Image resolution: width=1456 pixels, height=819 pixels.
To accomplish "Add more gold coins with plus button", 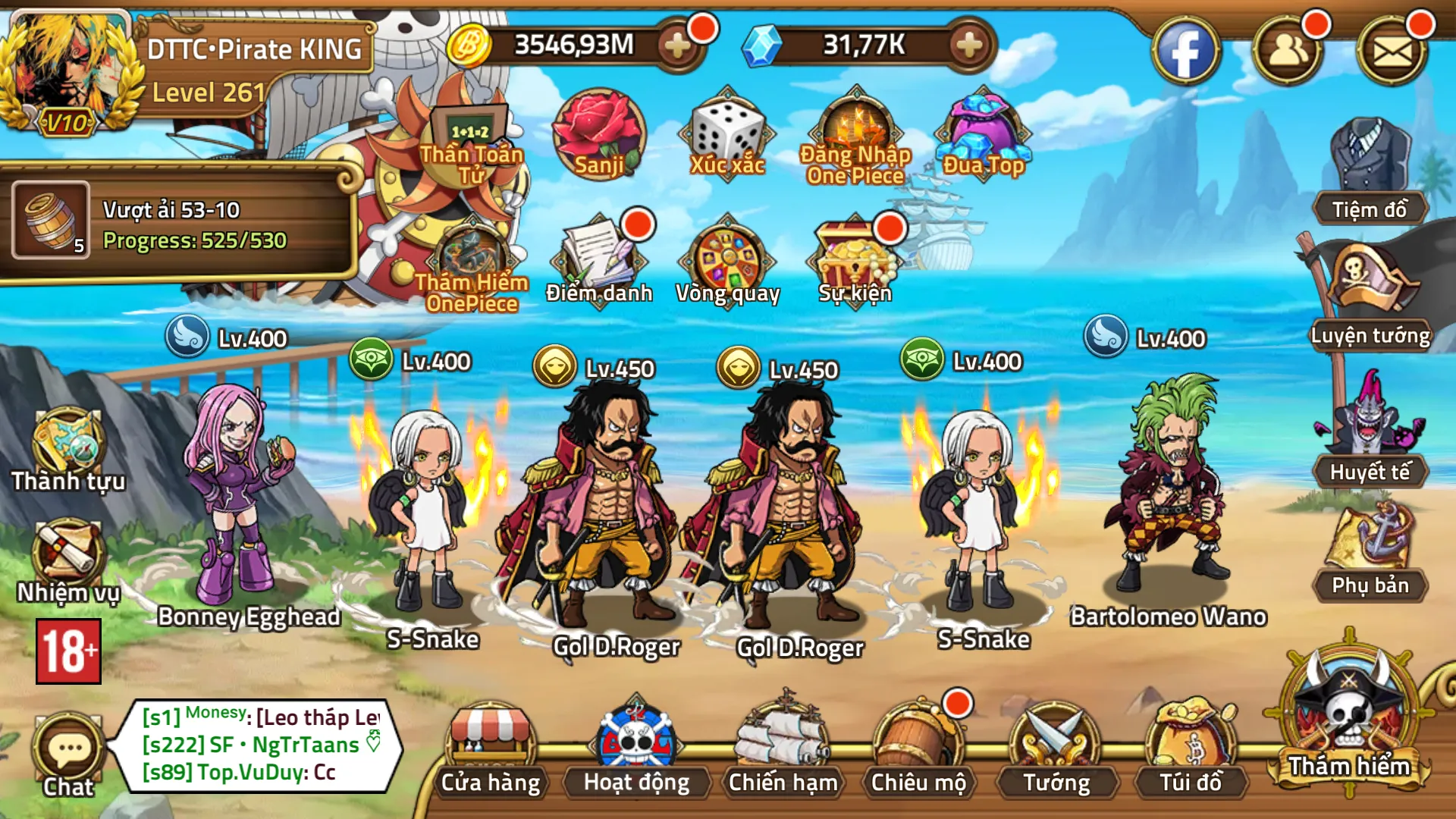I will [677, 45].
